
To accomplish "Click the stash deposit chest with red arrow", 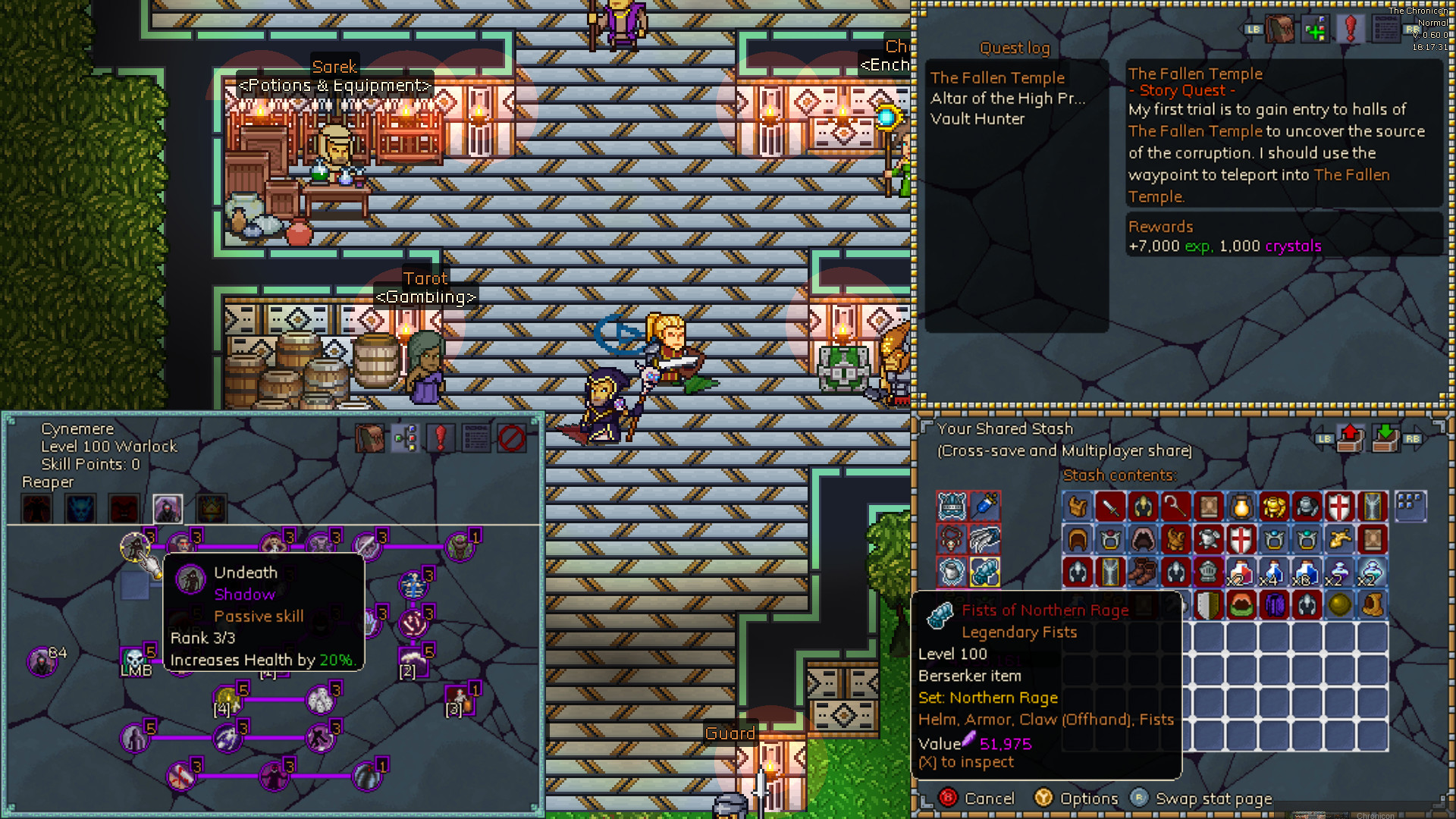I will coord(1350,438).
